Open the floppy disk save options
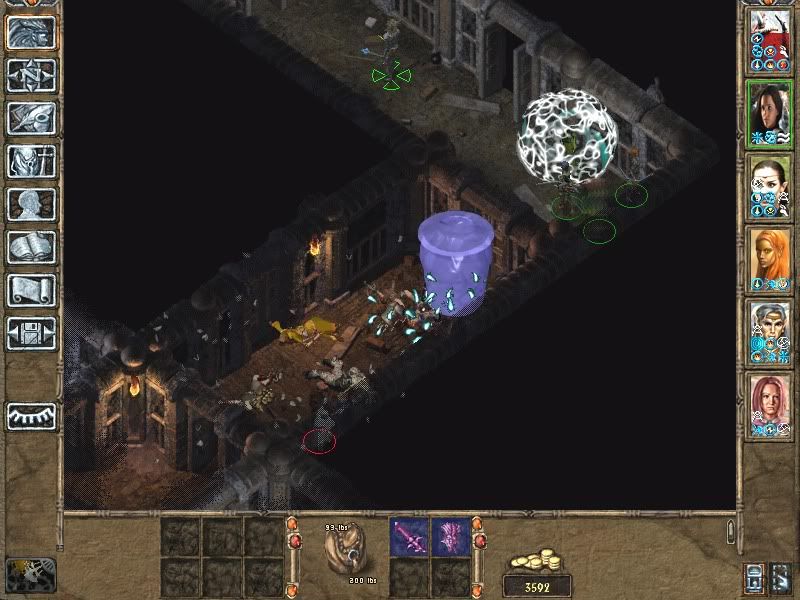This screenshot has height=600, width=800. (x=30, y=333)
